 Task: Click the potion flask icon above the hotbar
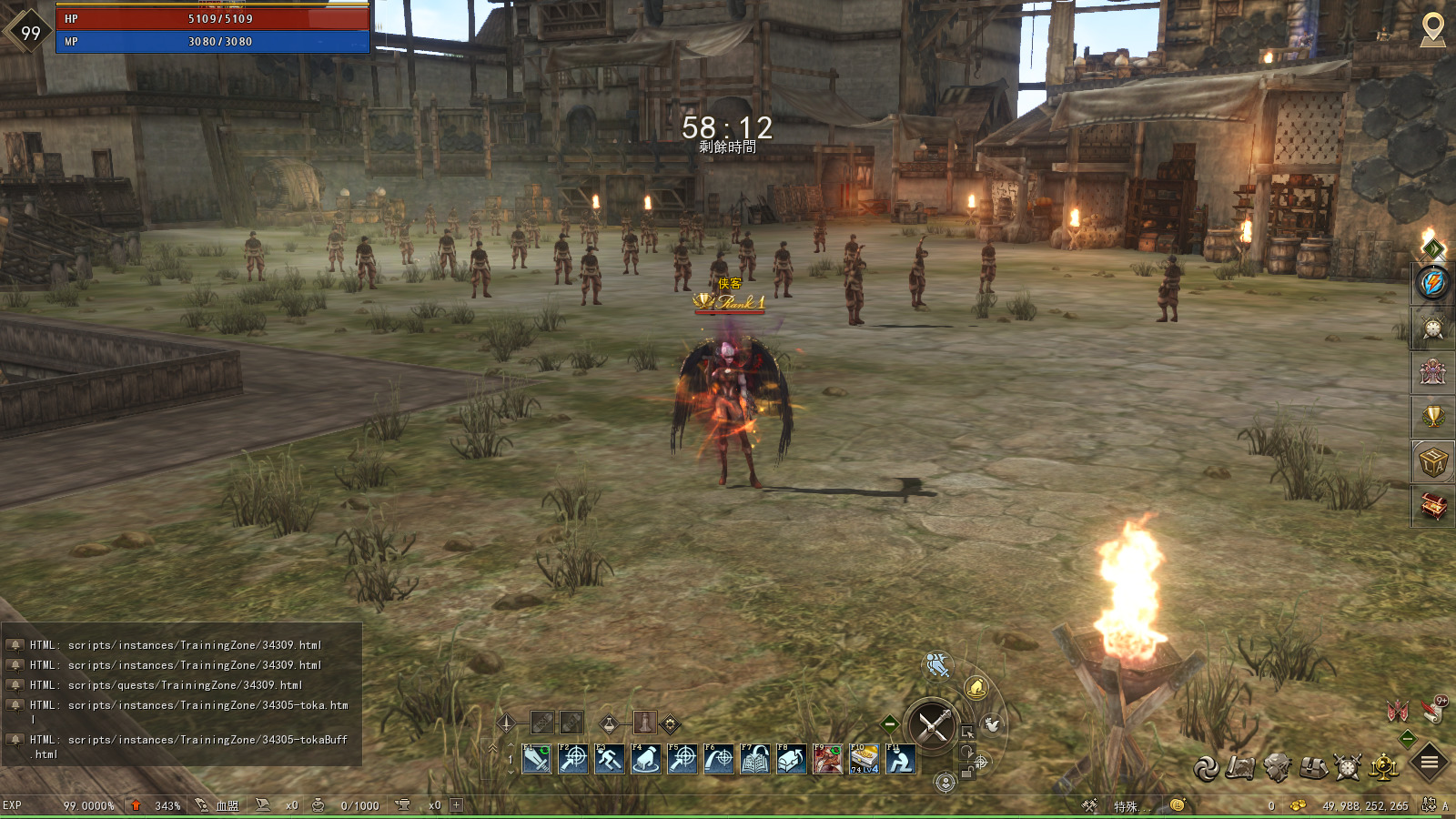[x=608, y=723]
